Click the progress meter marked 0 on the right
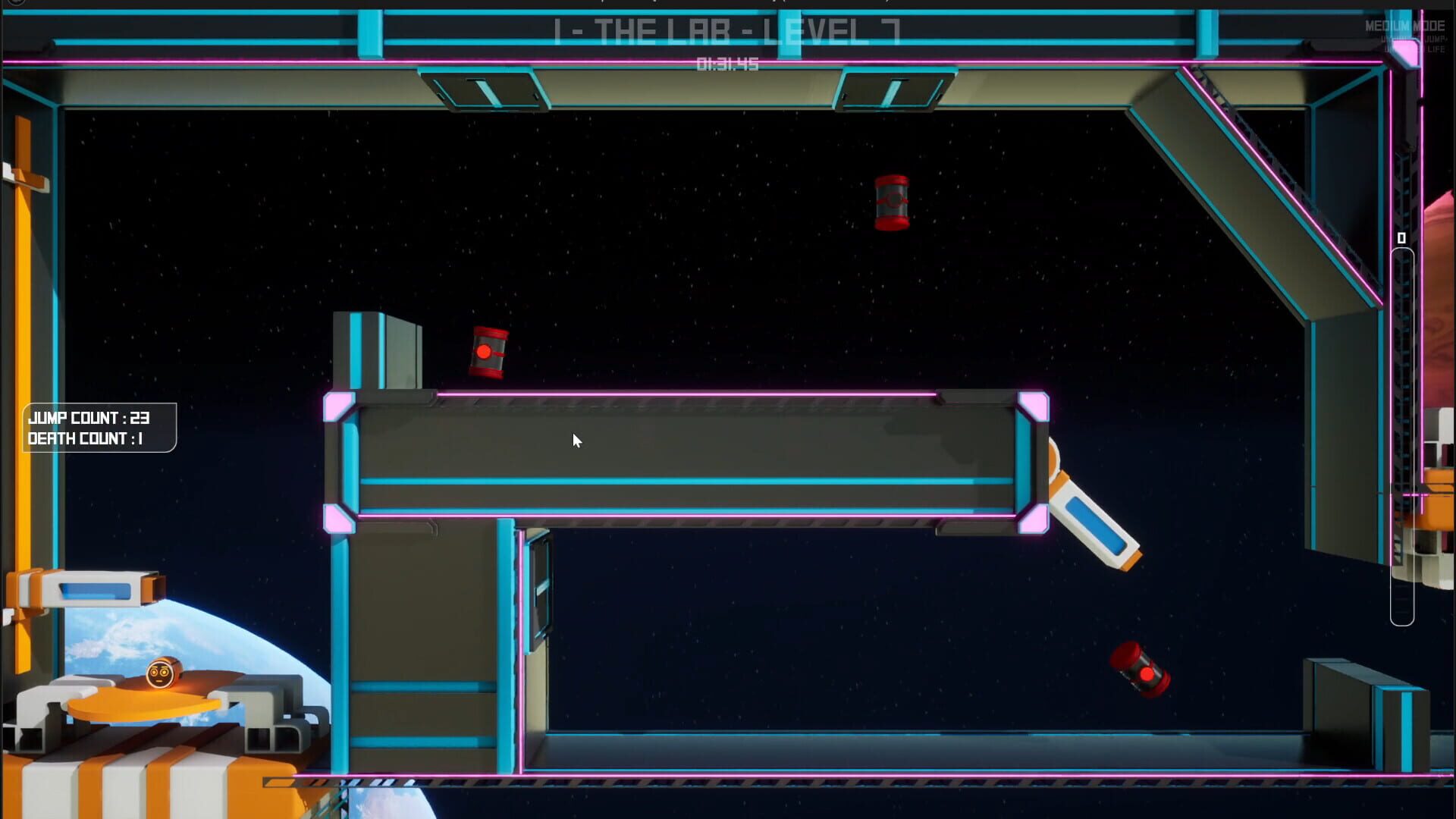This screenshot has width=1456, height=819. coord(1400,237)
